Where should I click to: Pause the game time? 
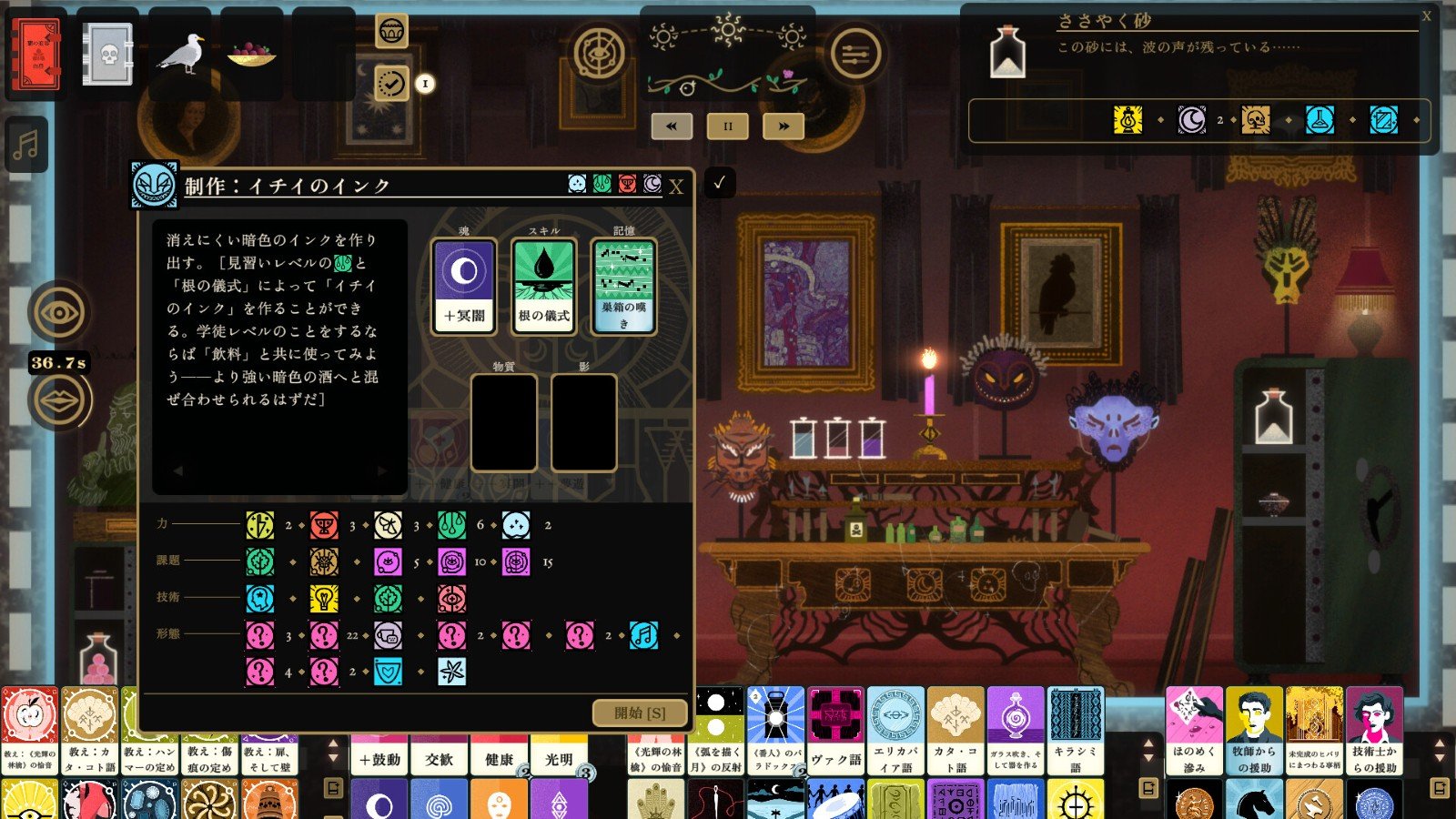[x=727, y=126]
